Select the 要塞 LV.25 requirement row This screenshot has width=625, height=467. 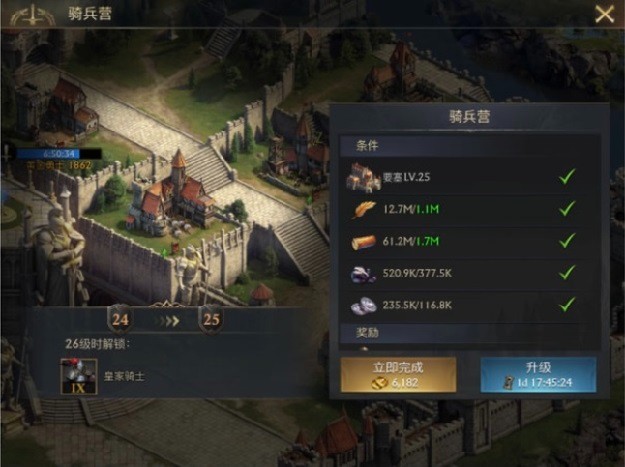(468, 177)
